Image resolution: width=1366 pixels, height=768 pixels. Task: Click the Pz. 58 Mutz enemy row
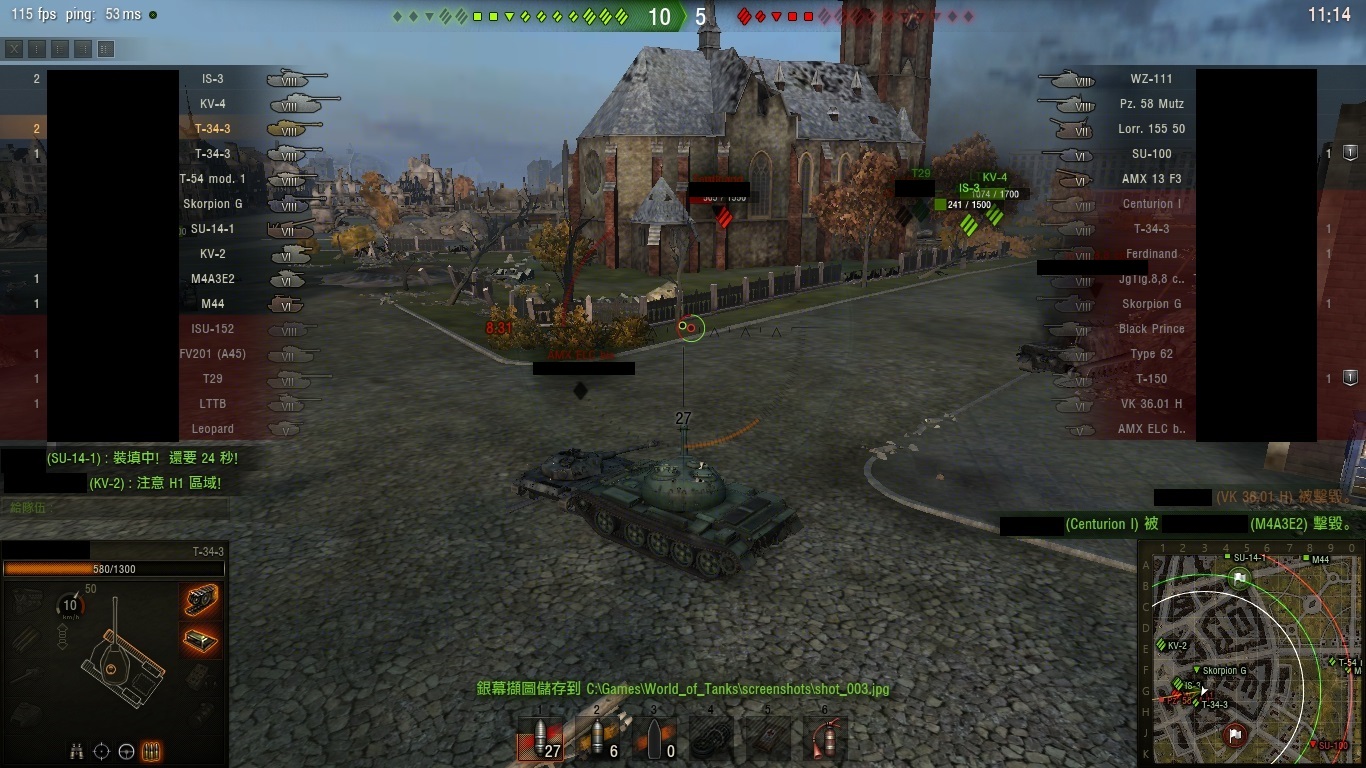click(x=1151, y=104)
